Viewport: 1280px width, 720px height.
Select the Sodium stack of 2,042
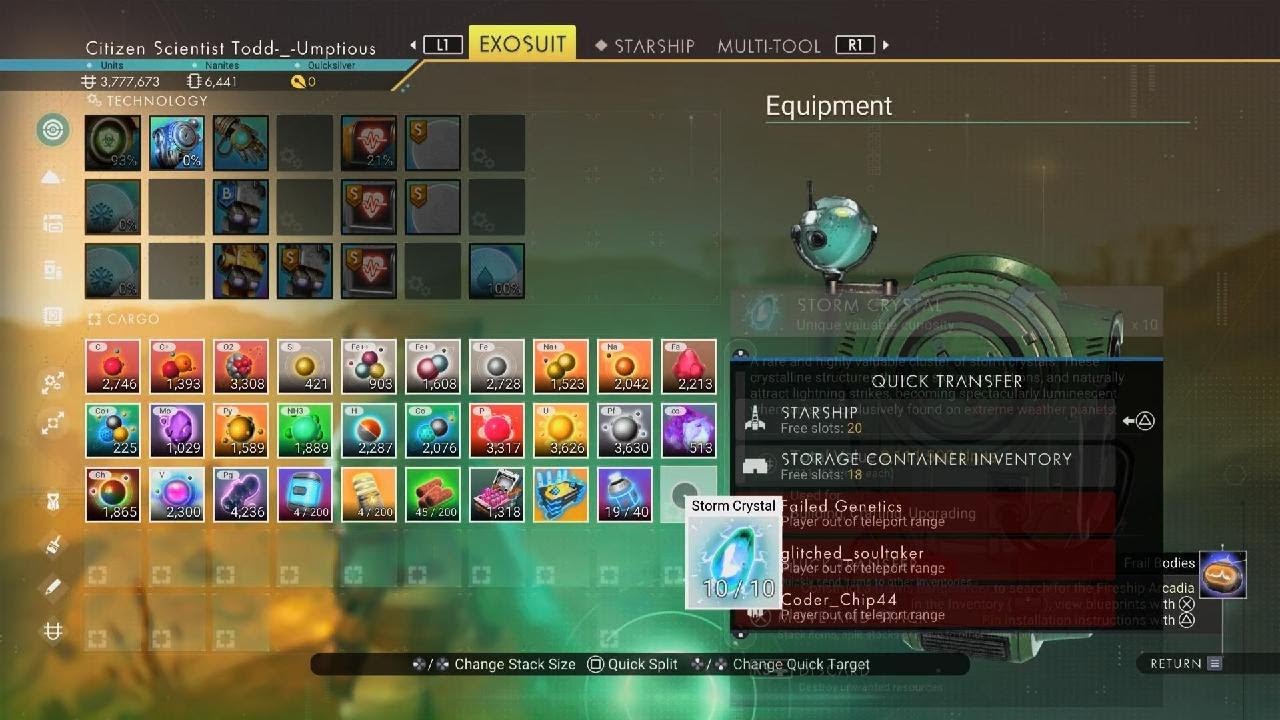625,367
